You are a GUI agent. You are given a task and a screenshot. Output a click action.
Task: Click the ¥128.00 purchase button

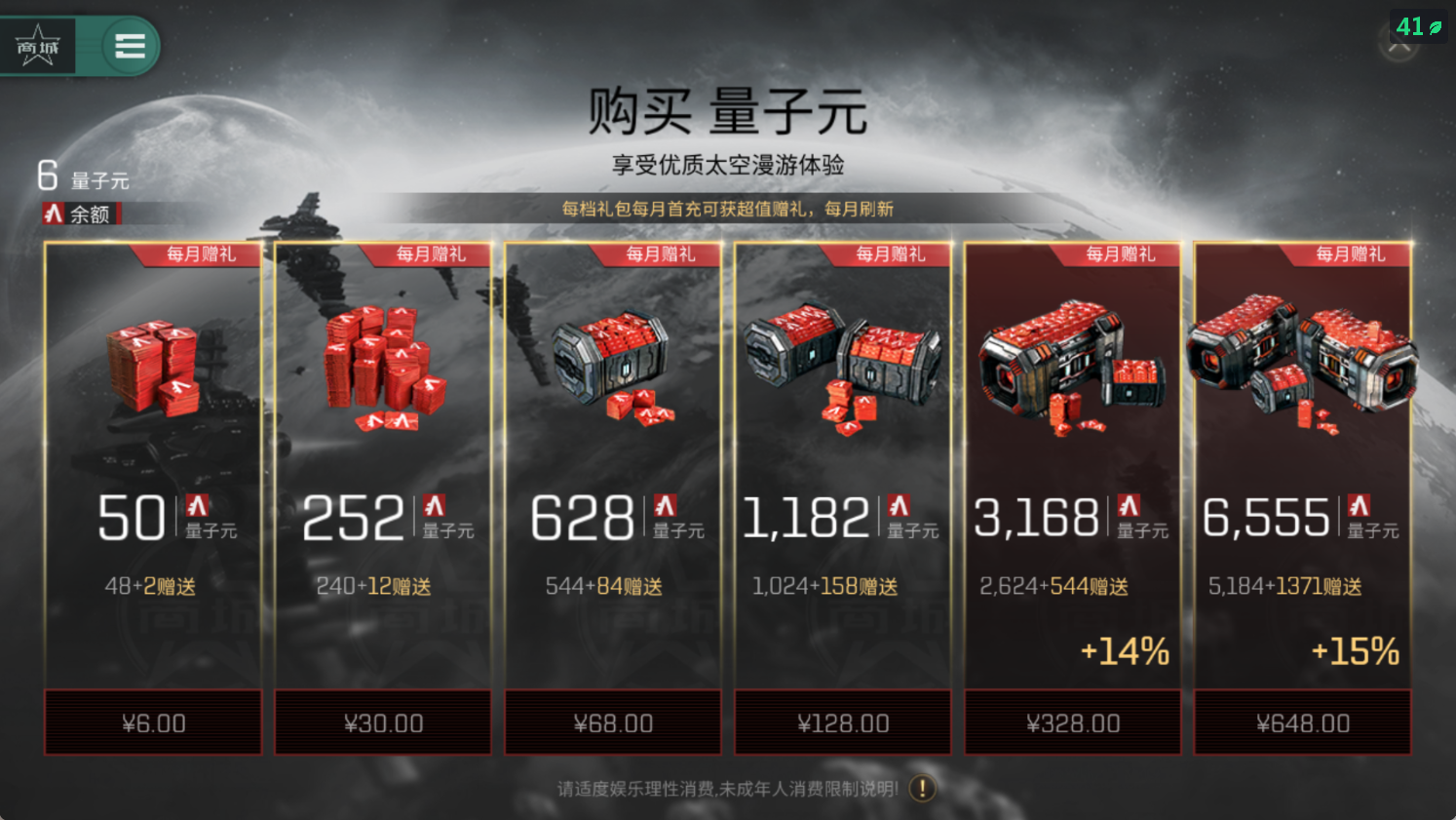[842, 722]
